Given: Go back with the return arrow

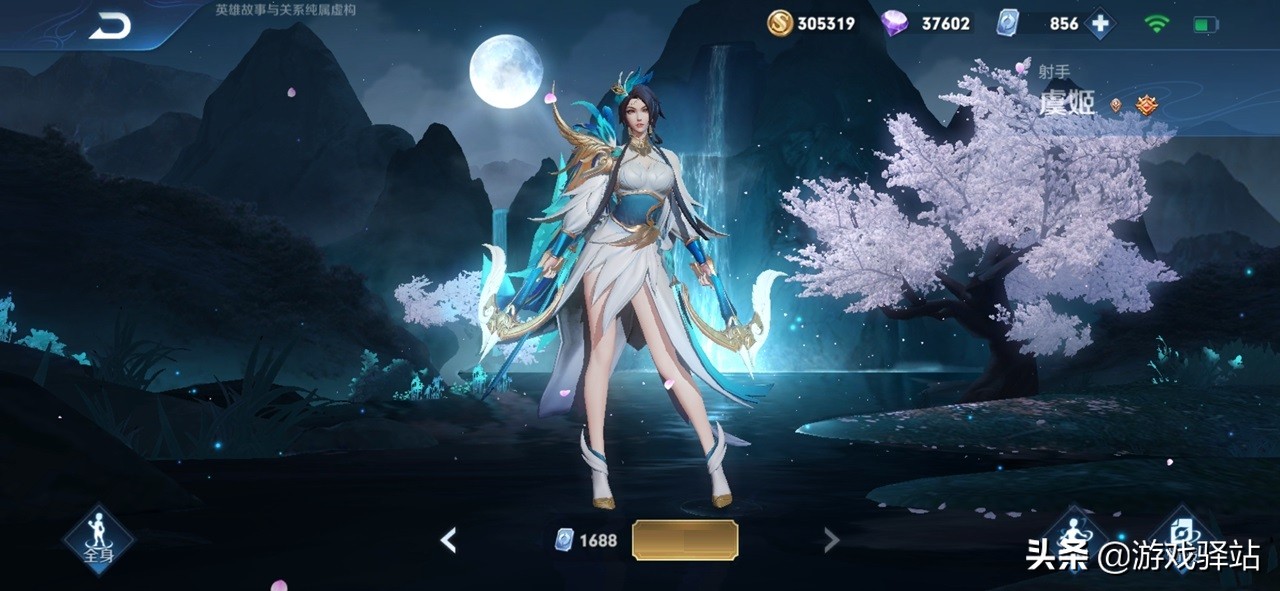Looking at the screenshot, I should point(110,27).
